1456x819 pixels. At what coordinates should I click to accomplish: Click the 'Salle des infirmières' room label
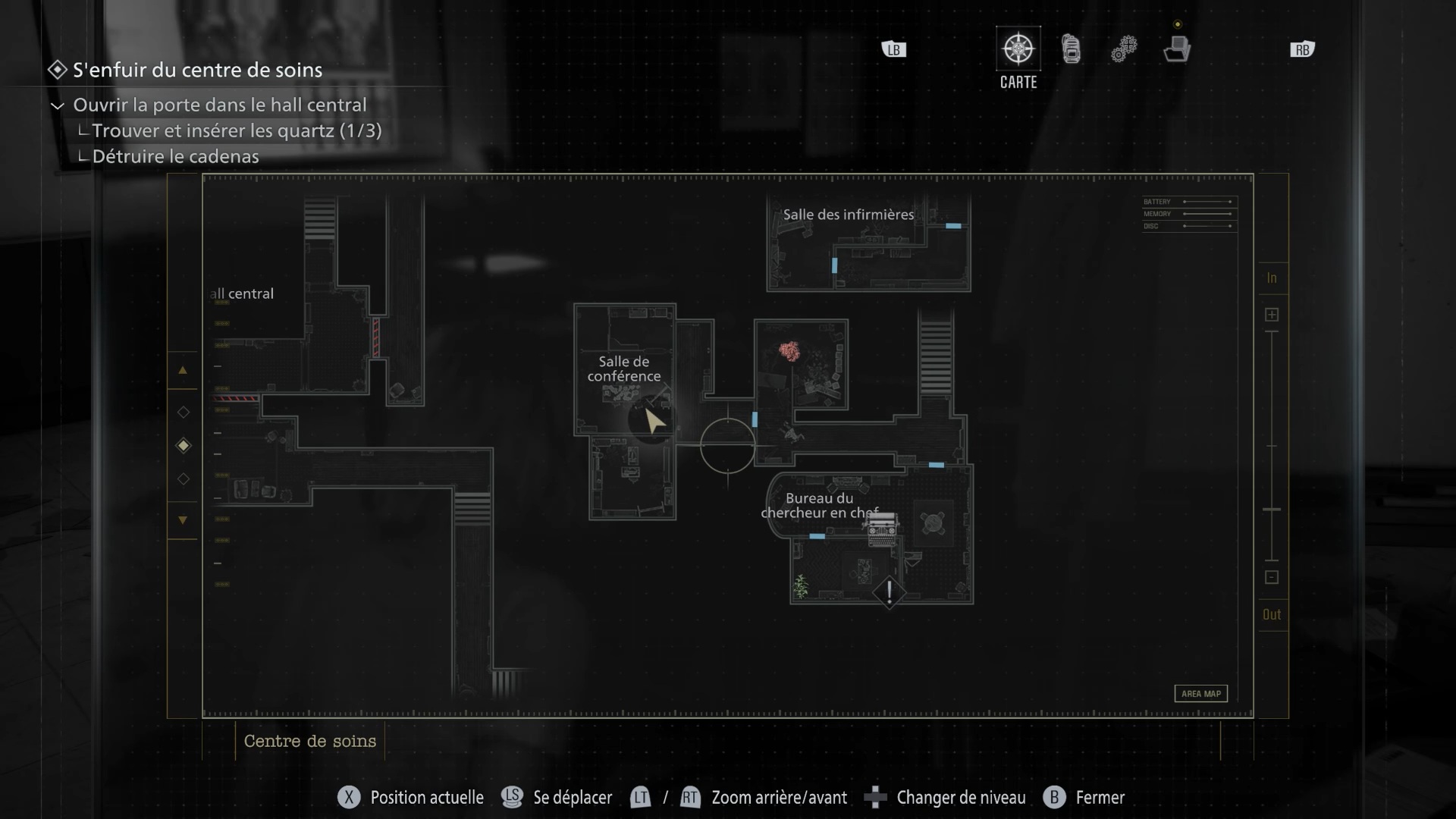[x=848, y=215]
